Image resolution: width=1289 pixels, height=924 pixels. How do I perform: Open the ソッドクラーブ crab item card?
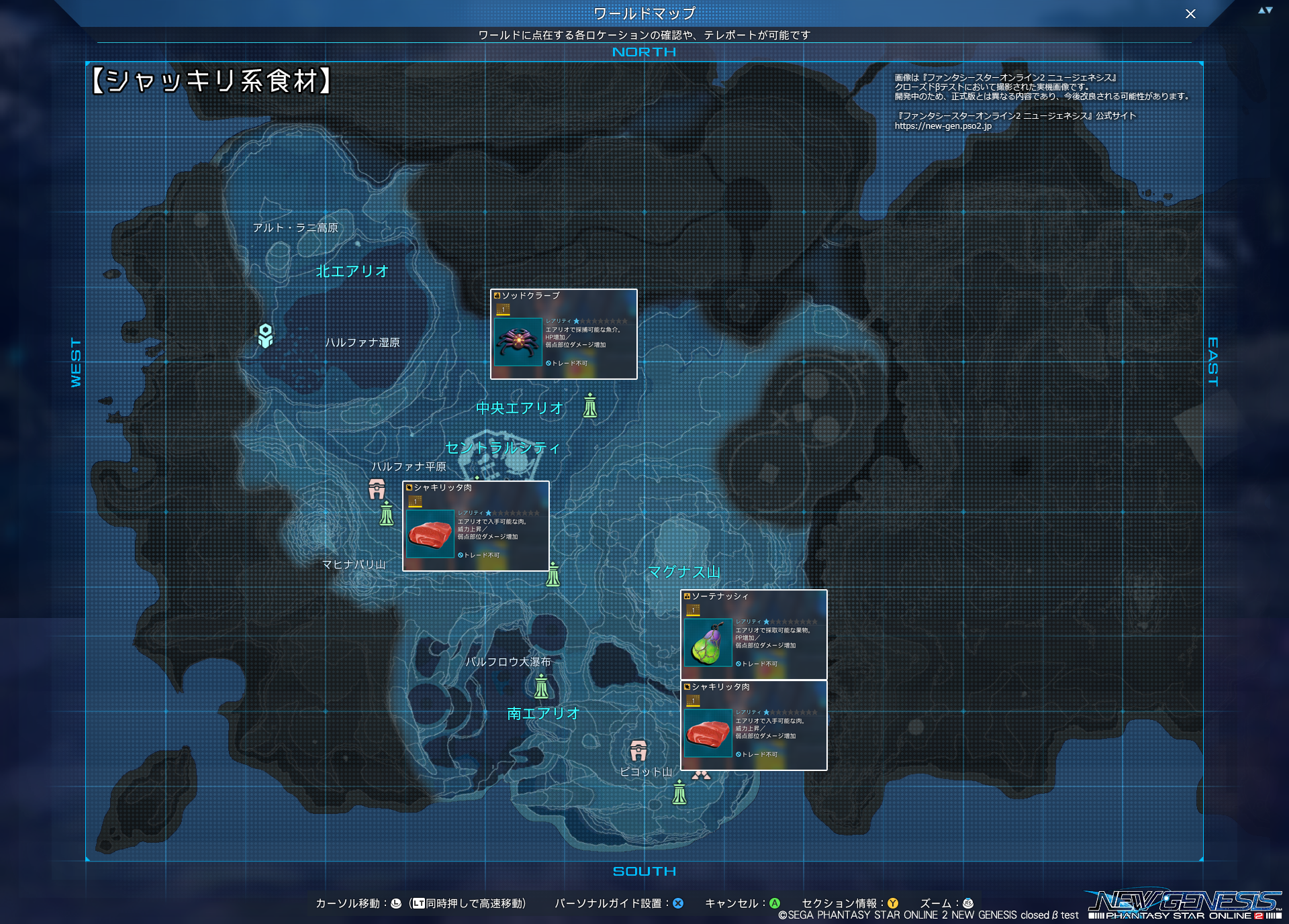564,334
